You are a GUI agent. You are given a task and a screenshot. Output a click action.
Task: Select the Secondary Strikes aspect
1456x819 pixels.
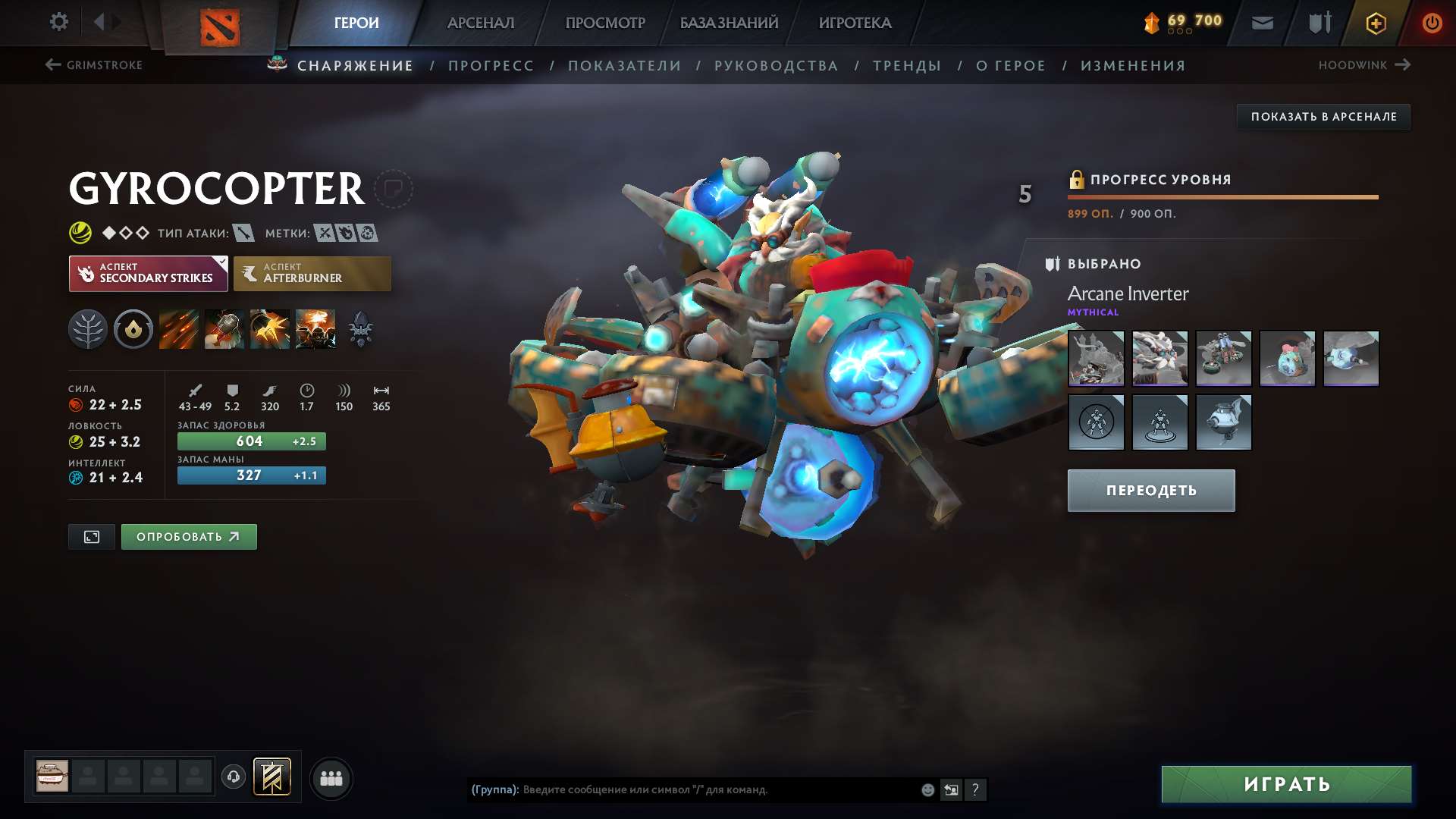(148, 273)
